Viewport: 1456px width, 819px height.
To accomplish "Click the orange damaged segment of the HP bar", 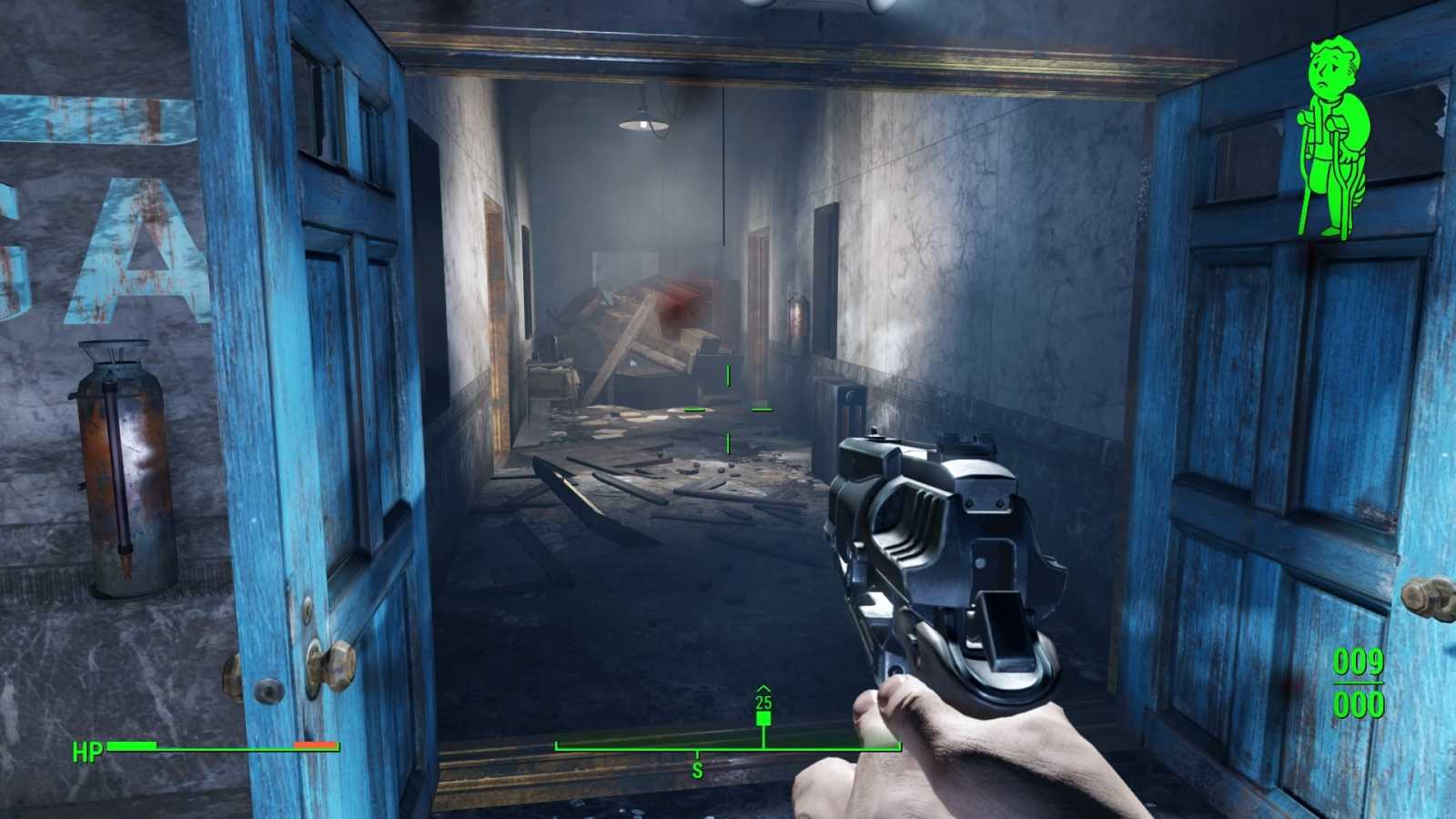I will (312, 747).
